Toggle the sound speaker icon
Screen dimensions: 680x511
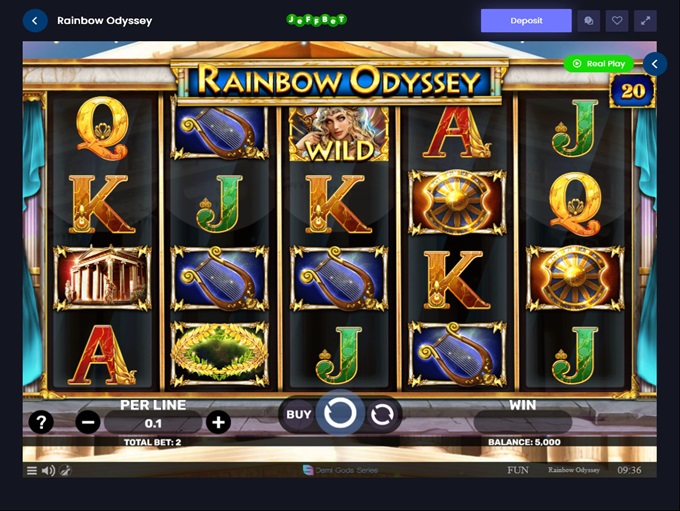click(x=48, y=470)
